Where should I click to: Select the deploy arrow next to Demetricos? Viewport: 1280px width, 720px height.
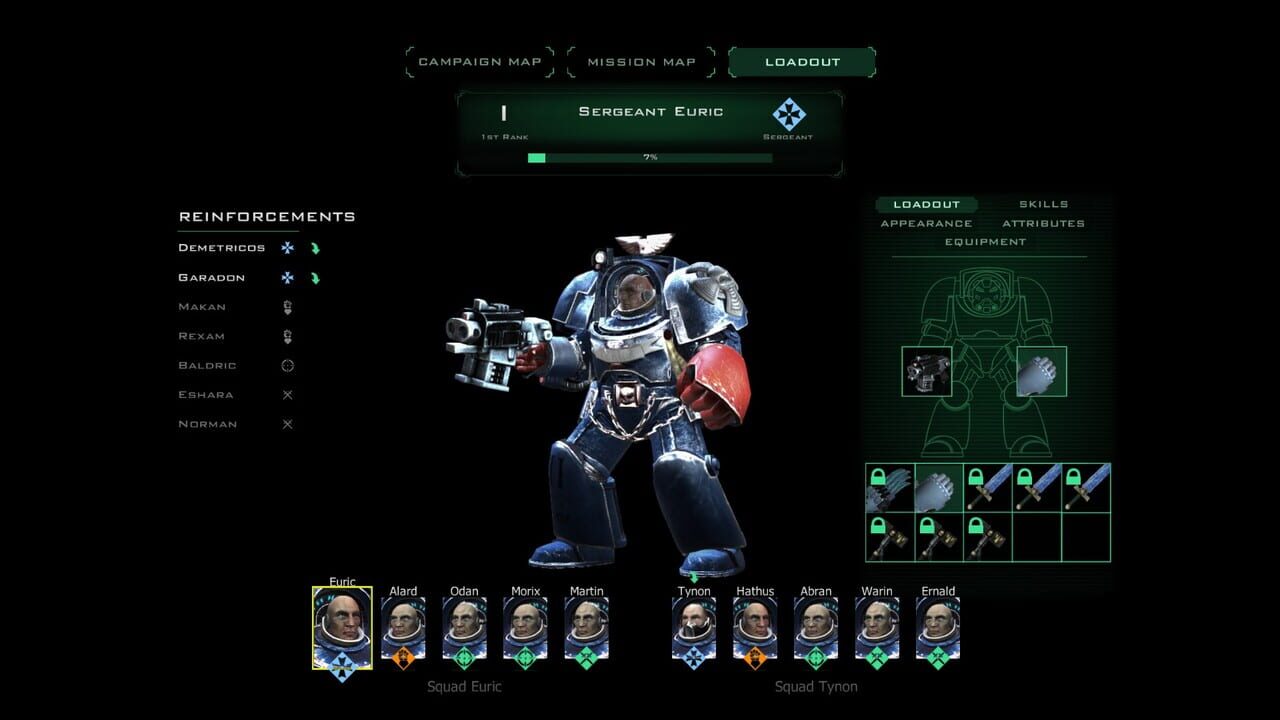click(x=316, y=247)
